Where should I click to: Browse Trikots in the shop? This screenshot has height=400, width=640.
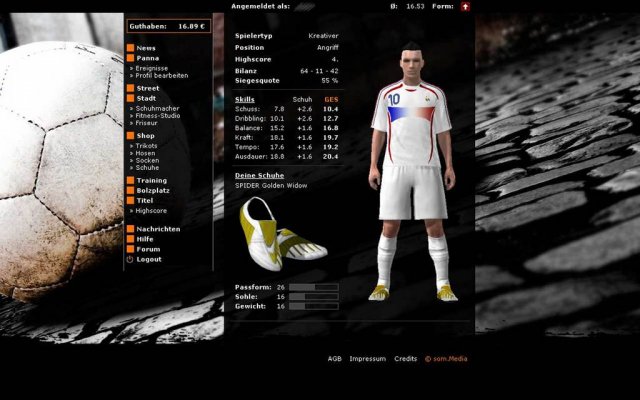click(147, 145)
